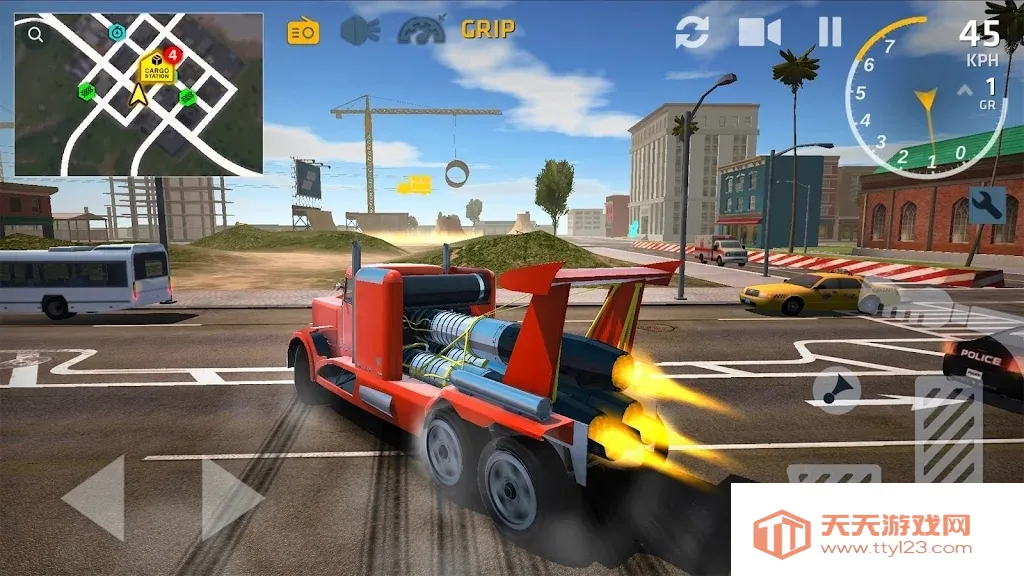Switch the GRIP driving mode
Screen dimensions: 1024x576
pos(488,30)
